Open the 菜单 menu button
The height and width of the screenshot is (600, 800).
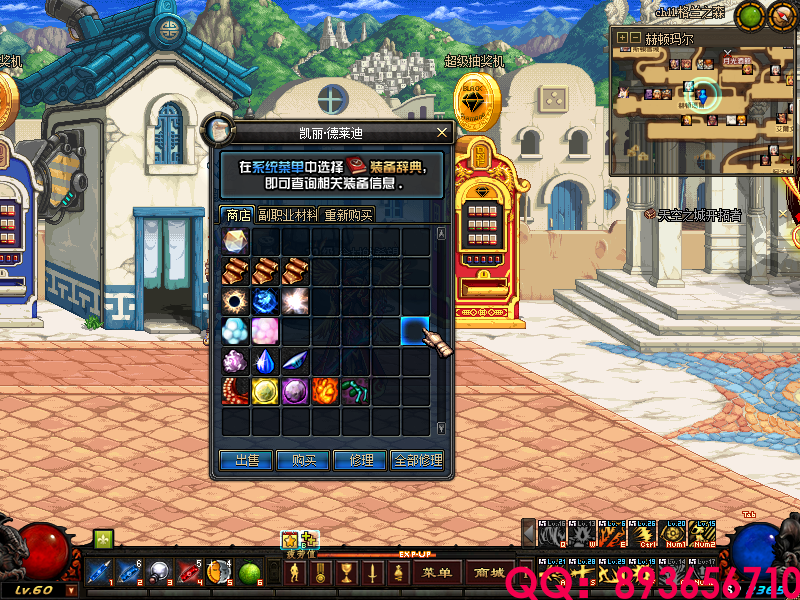(x=437, y=573)
